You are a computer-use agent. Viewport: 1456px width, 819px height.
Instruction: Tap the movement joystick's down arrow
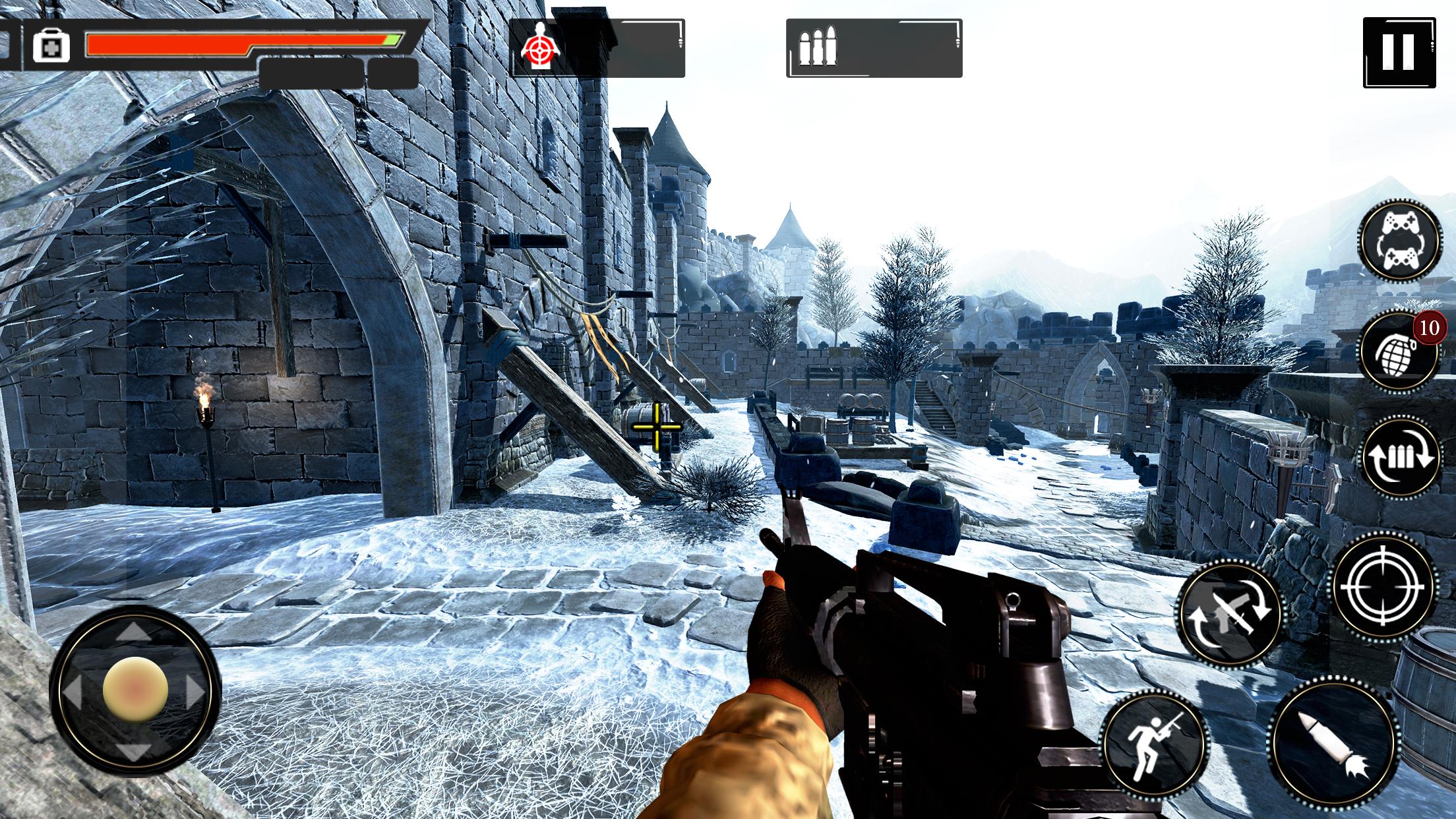135,750
